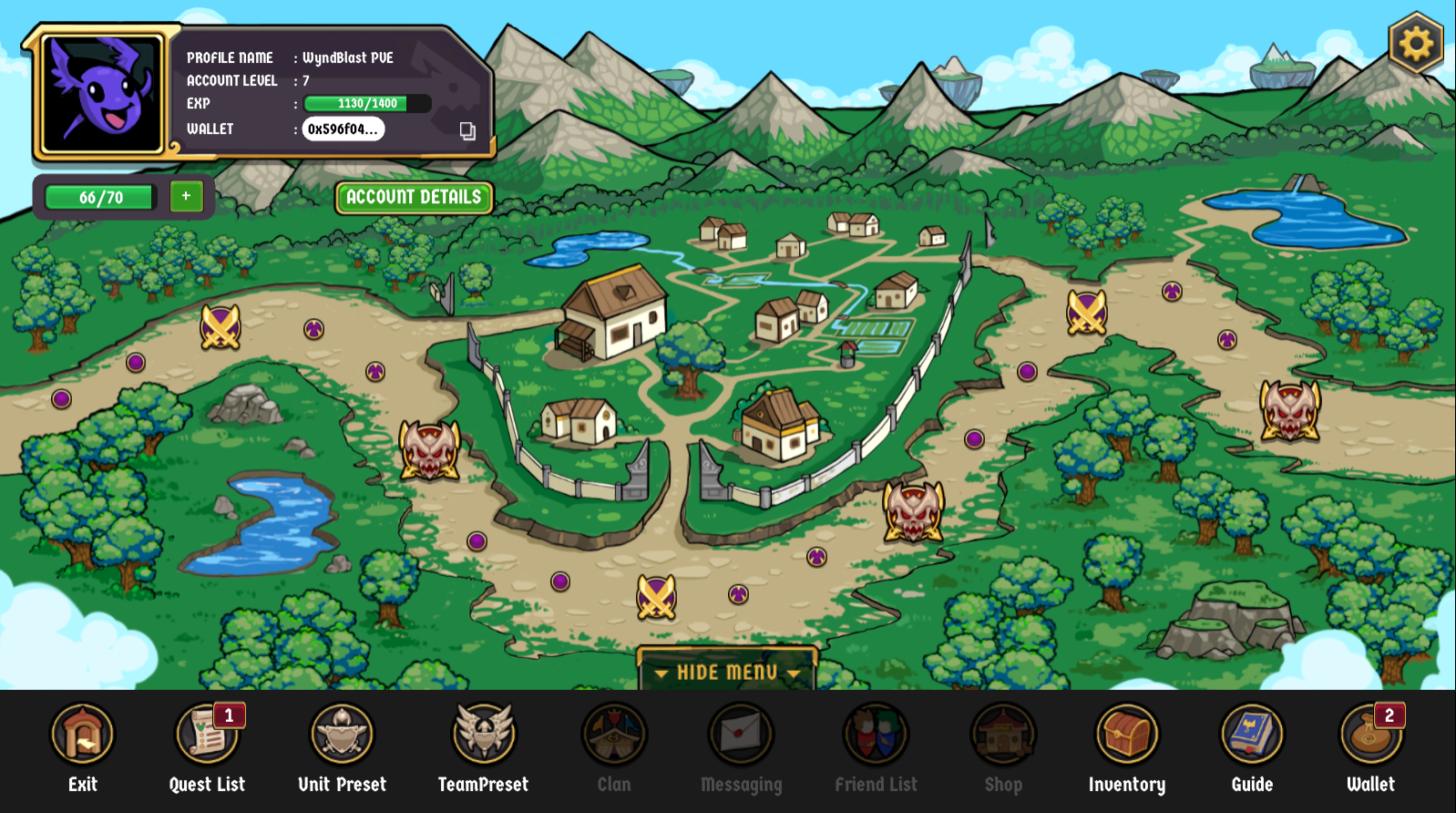Image resolution: width=1456 pixels, height=813 pixels.
Task: Visit the Shop
Action: pyautogui.click(x=1003, y=734)
